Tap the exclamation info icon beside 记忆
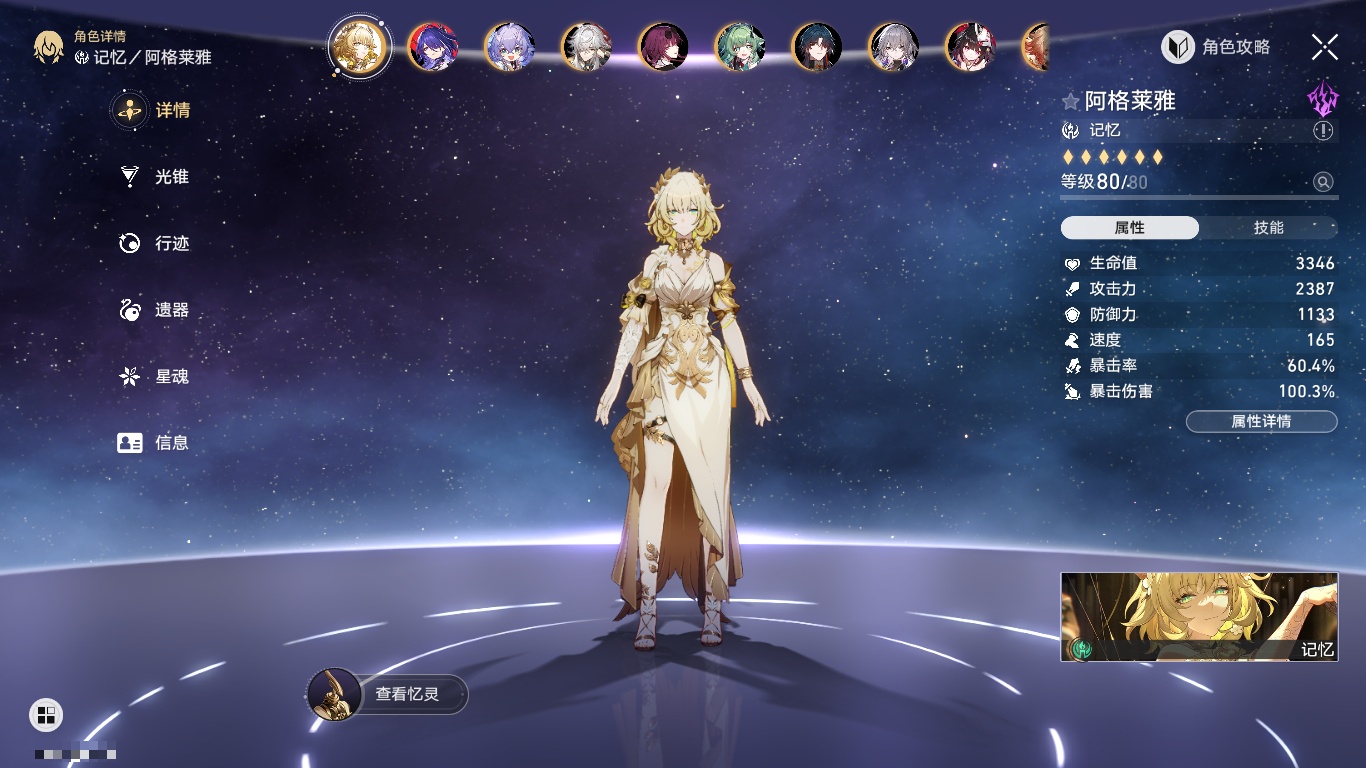The height and width of the screenshot is (768, 1366). [1323, 131]
